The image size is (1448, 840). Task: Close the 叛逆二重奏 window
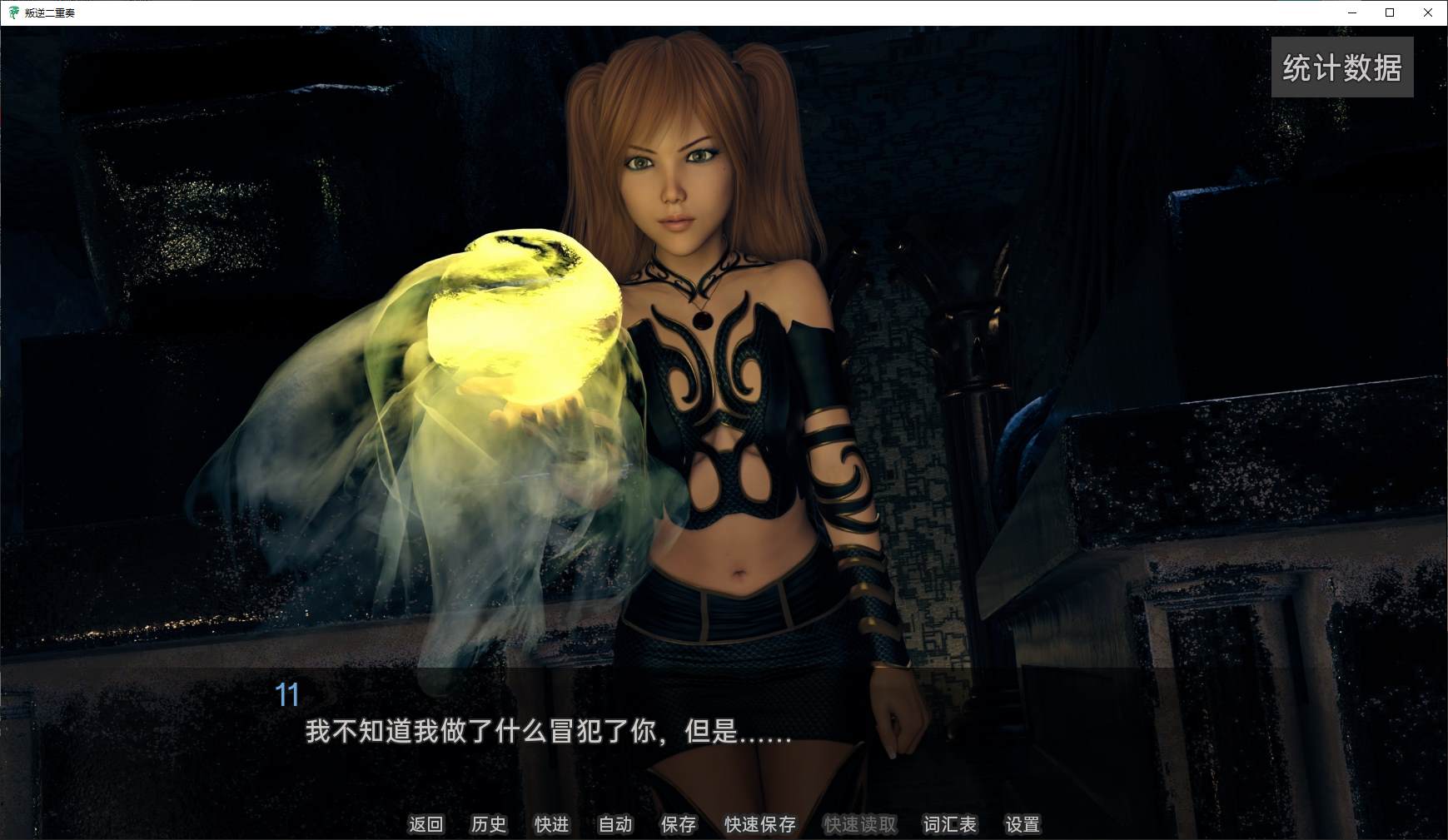[1427, 12]
